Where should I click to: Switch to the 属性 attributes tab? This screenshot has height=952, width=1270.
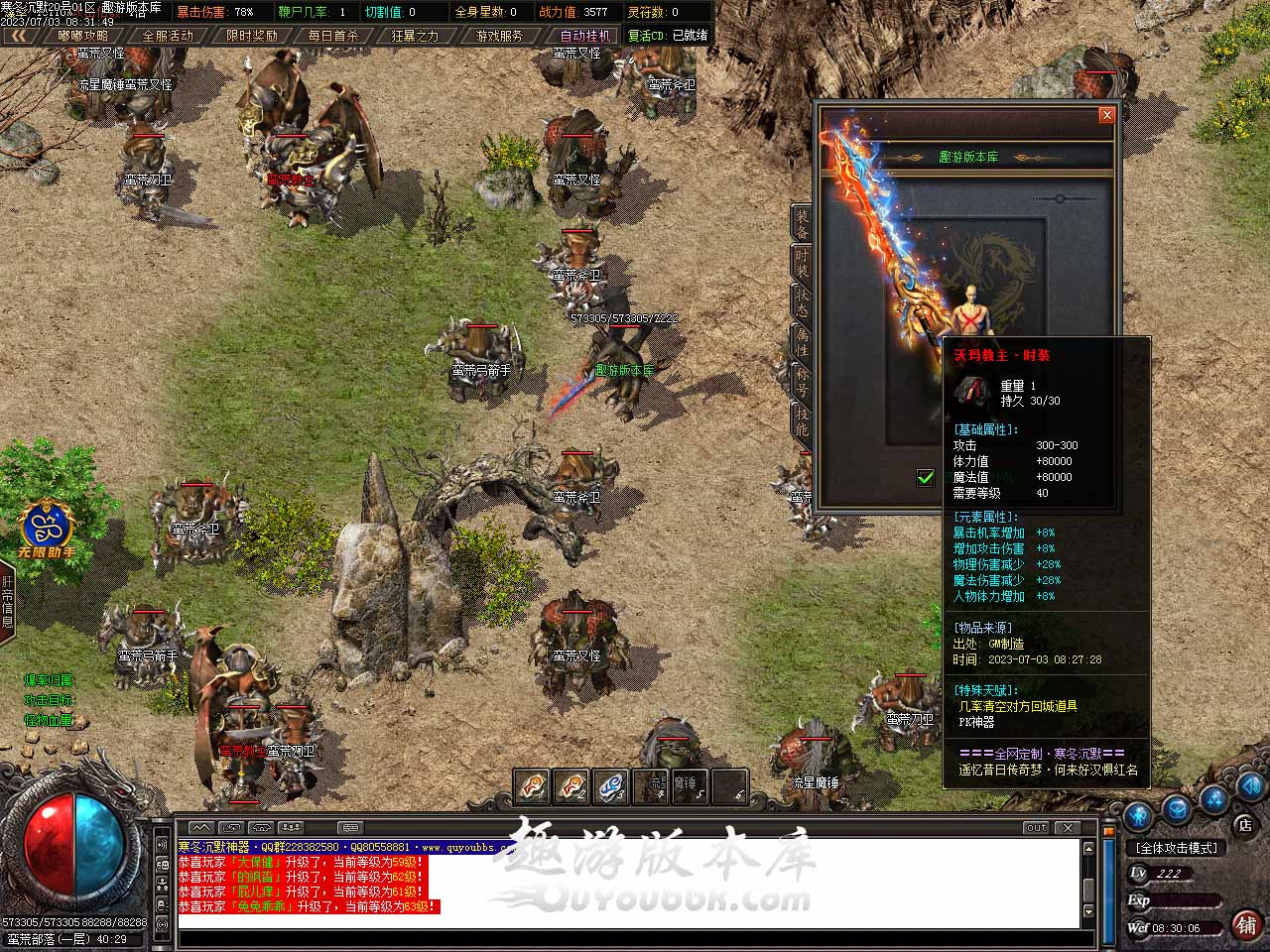pyautogui.click(x=802, y=342)
